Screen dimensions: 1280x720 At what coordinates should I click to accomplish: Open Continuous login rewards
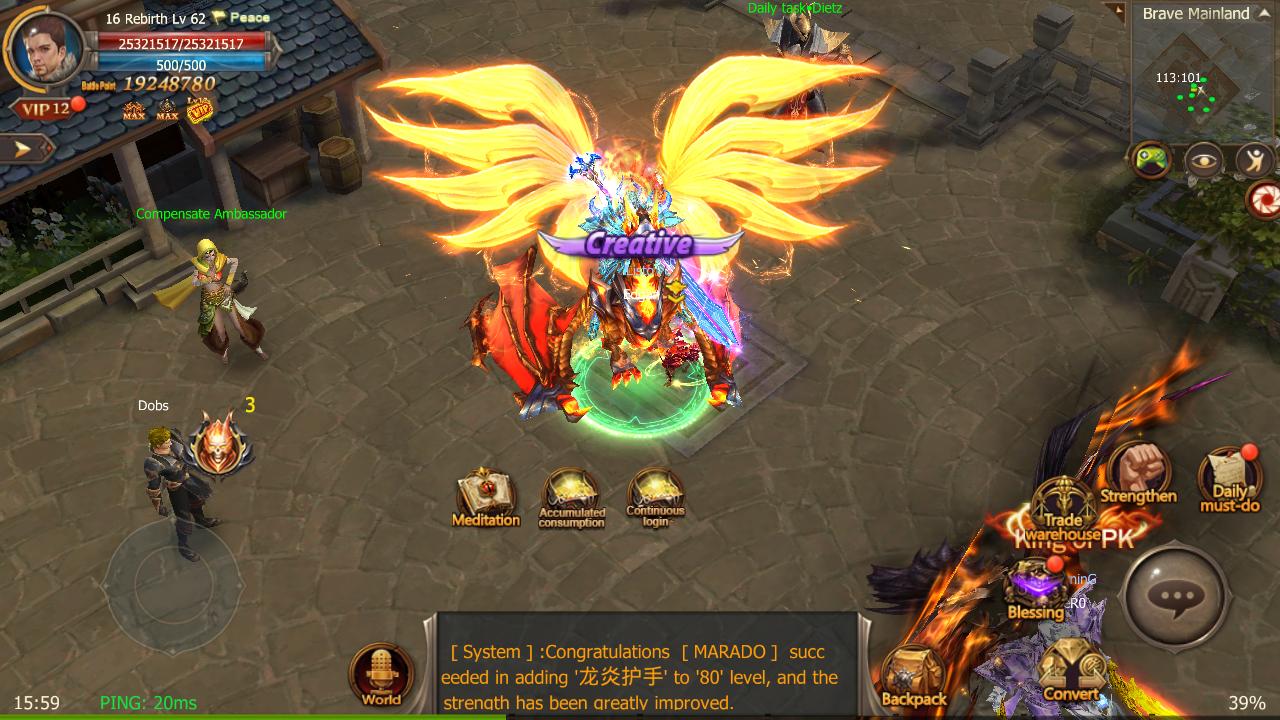pos(655,496)
